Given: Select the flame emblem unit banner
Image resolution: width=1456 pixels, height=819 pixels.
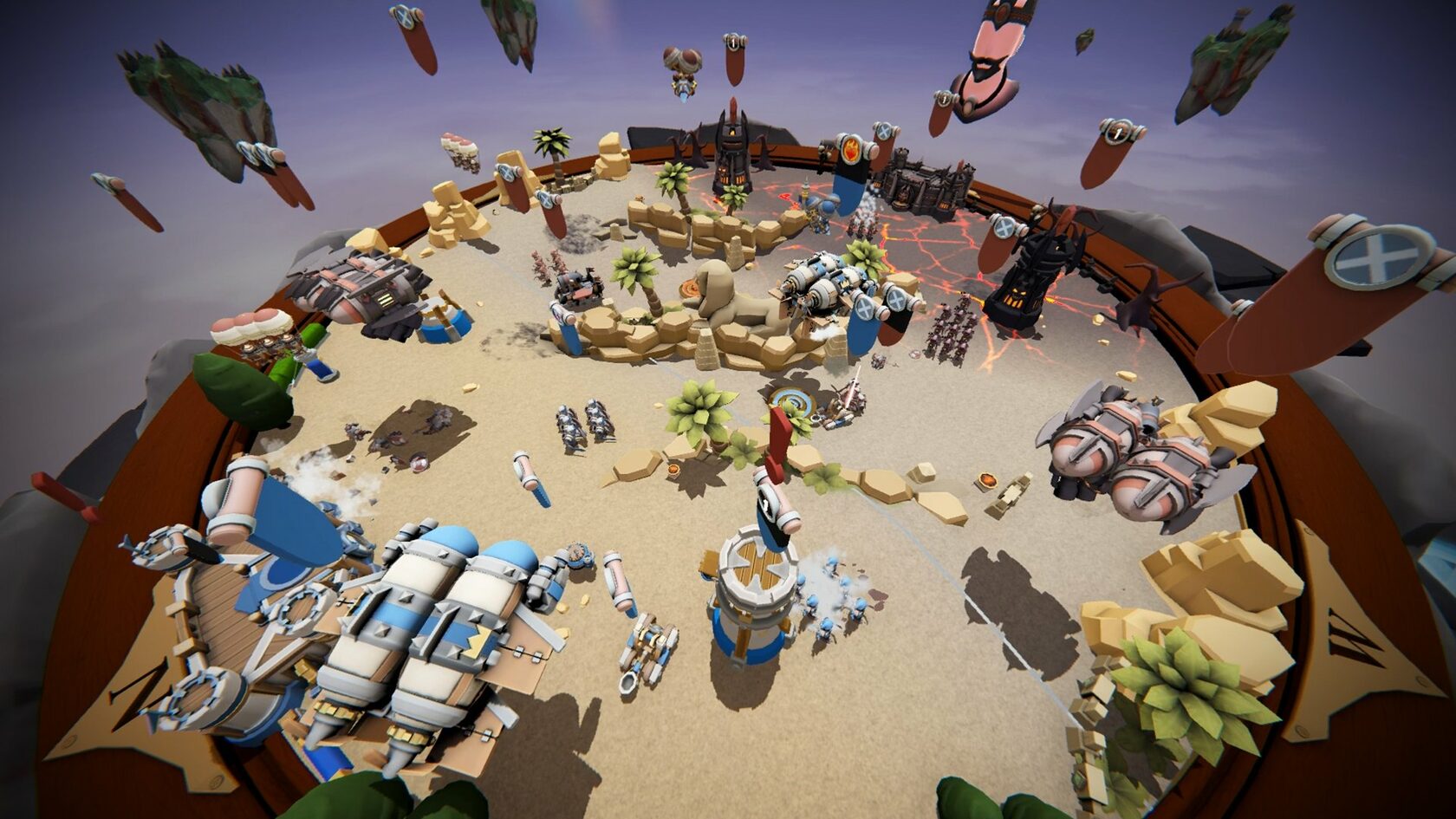Looking at the screenshot, I should coord(850,150).
